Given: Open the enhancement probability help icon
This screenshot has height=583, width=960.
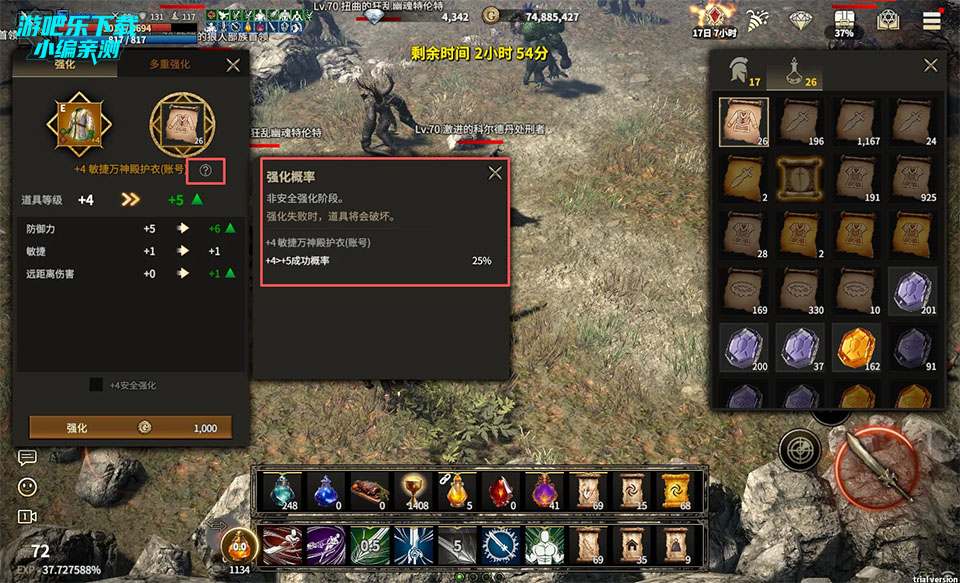Looking at the screenshot, I should (x=206, y=171).
